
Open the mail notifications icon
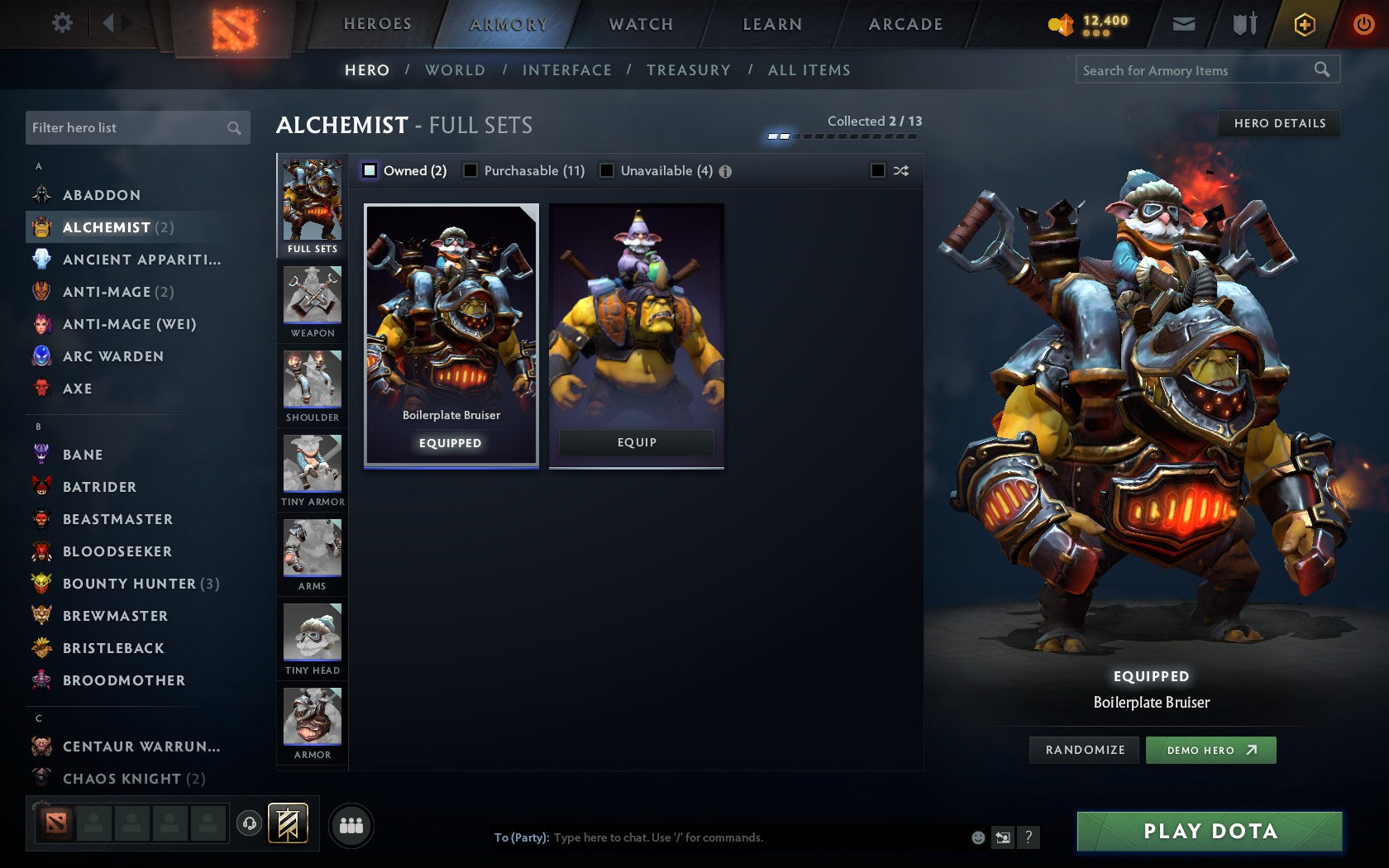1184,23
